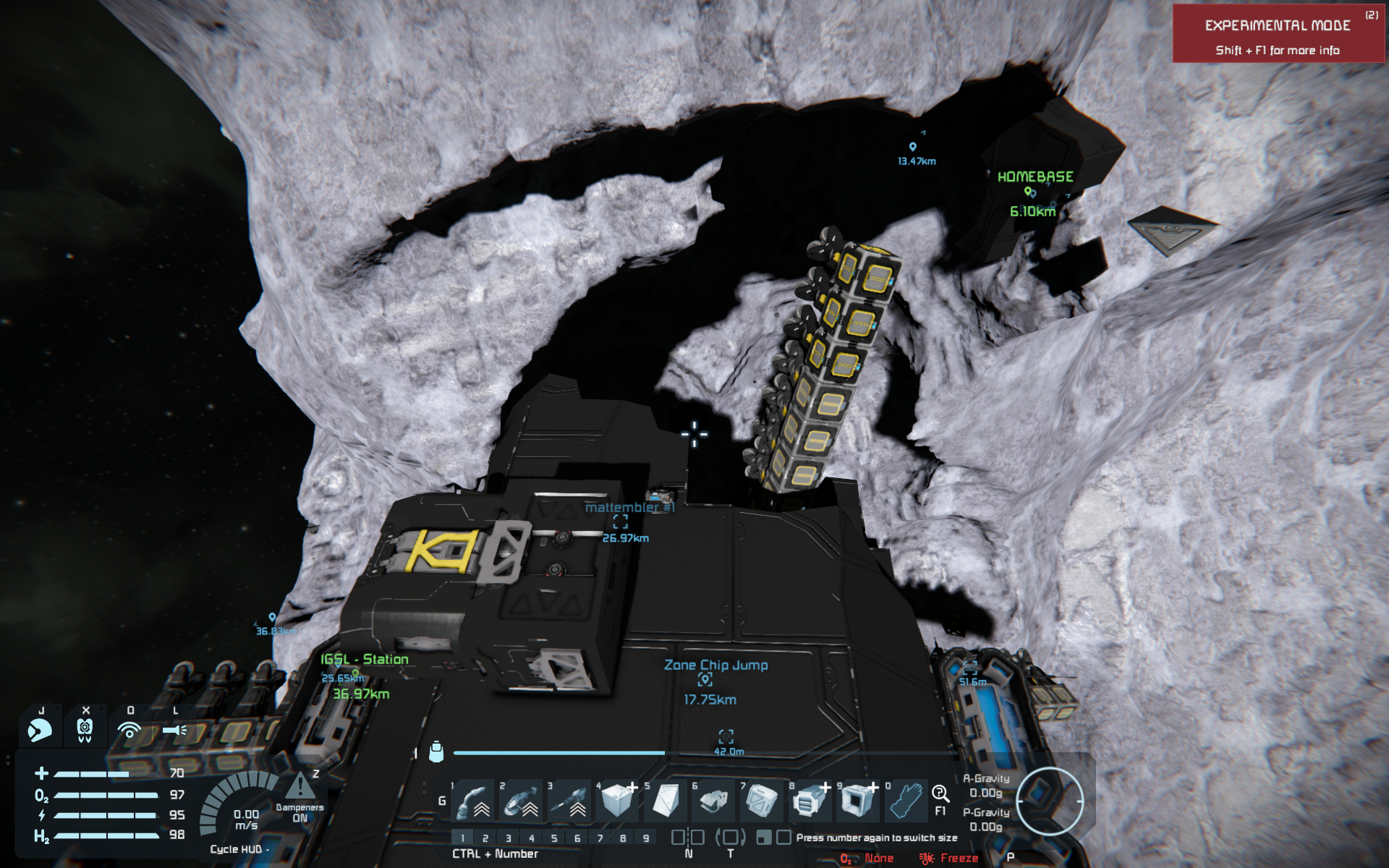
Task: Select the hand drill in hotbar slot 3
Action: point(569,801)
